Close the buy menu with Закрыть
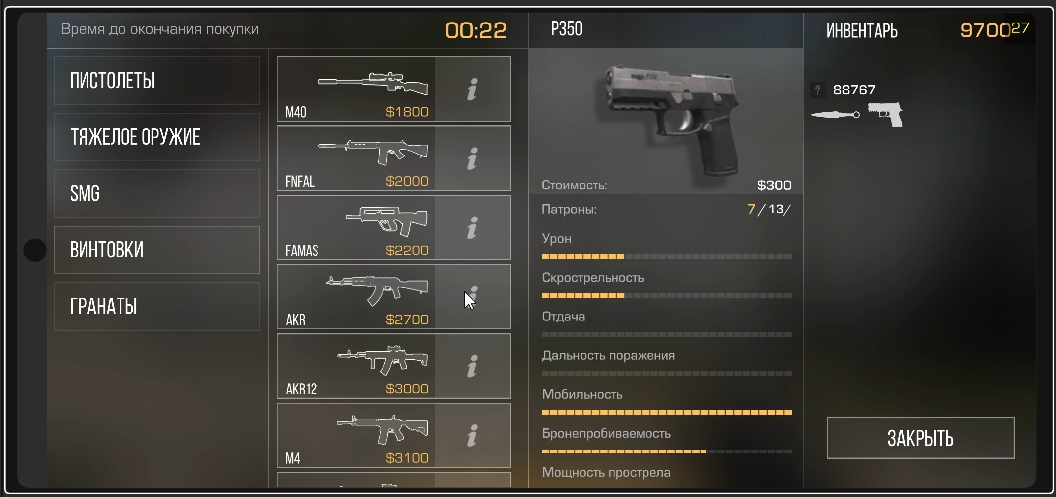 pos(920,438)
